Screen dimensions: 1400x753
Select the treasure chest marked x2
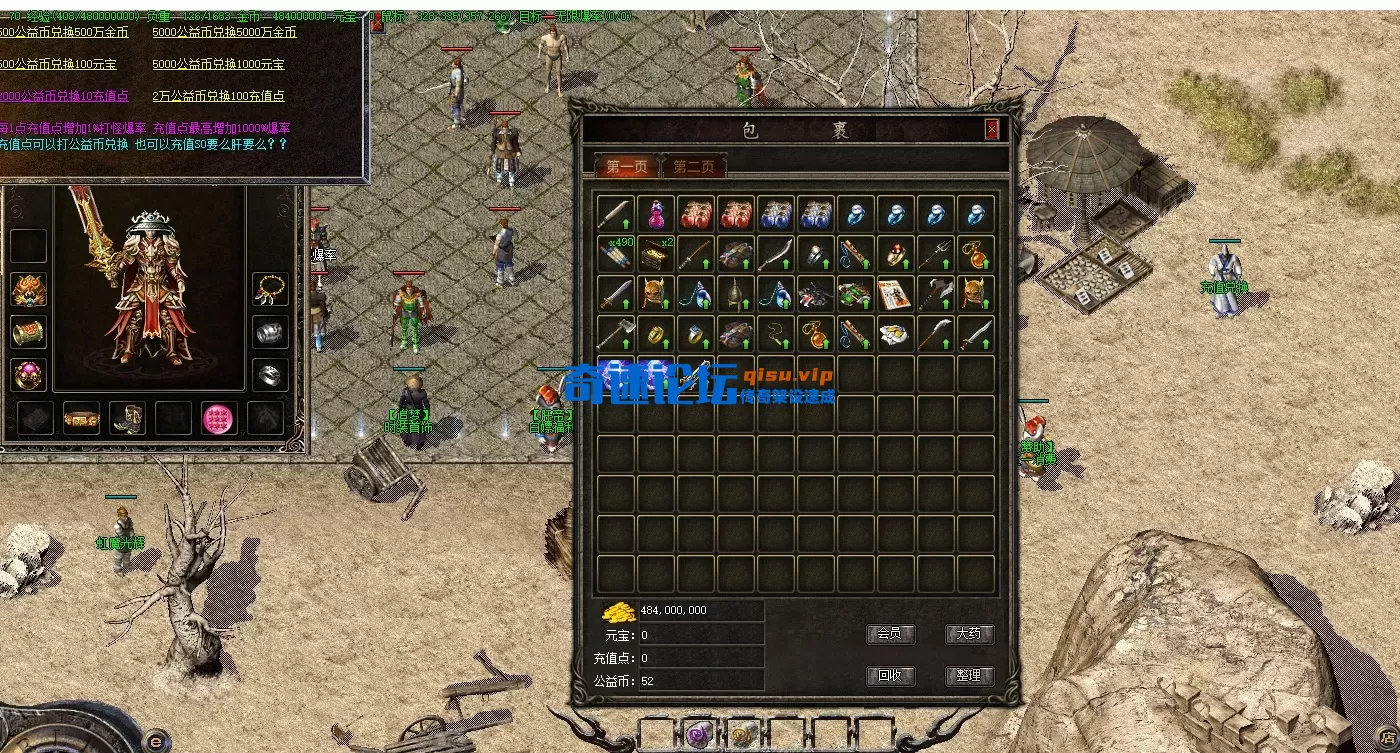[x=656, y=253]
